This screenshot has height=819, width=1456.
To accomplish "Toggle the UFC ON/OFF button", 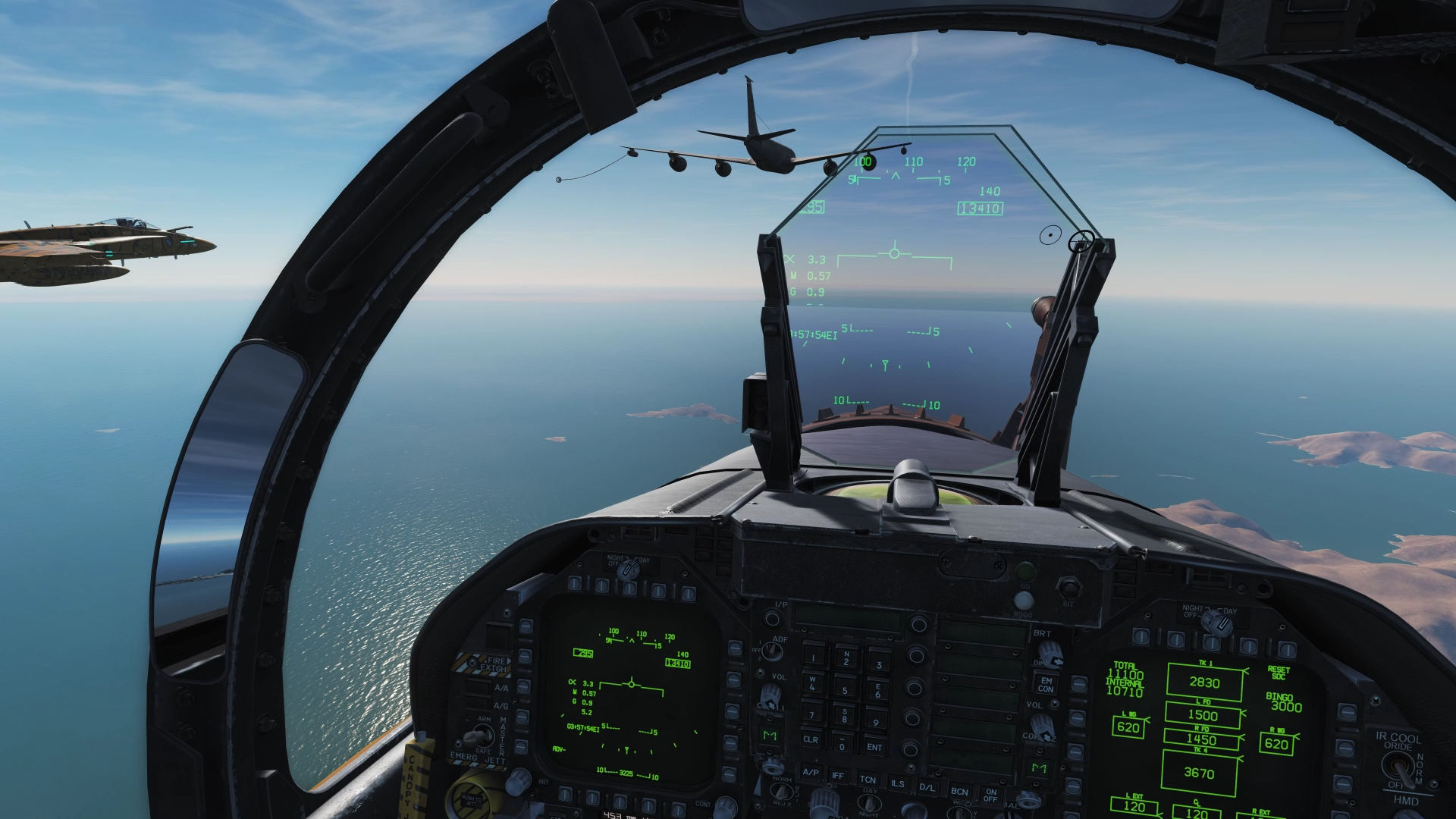I will click(x=990, y=795).
